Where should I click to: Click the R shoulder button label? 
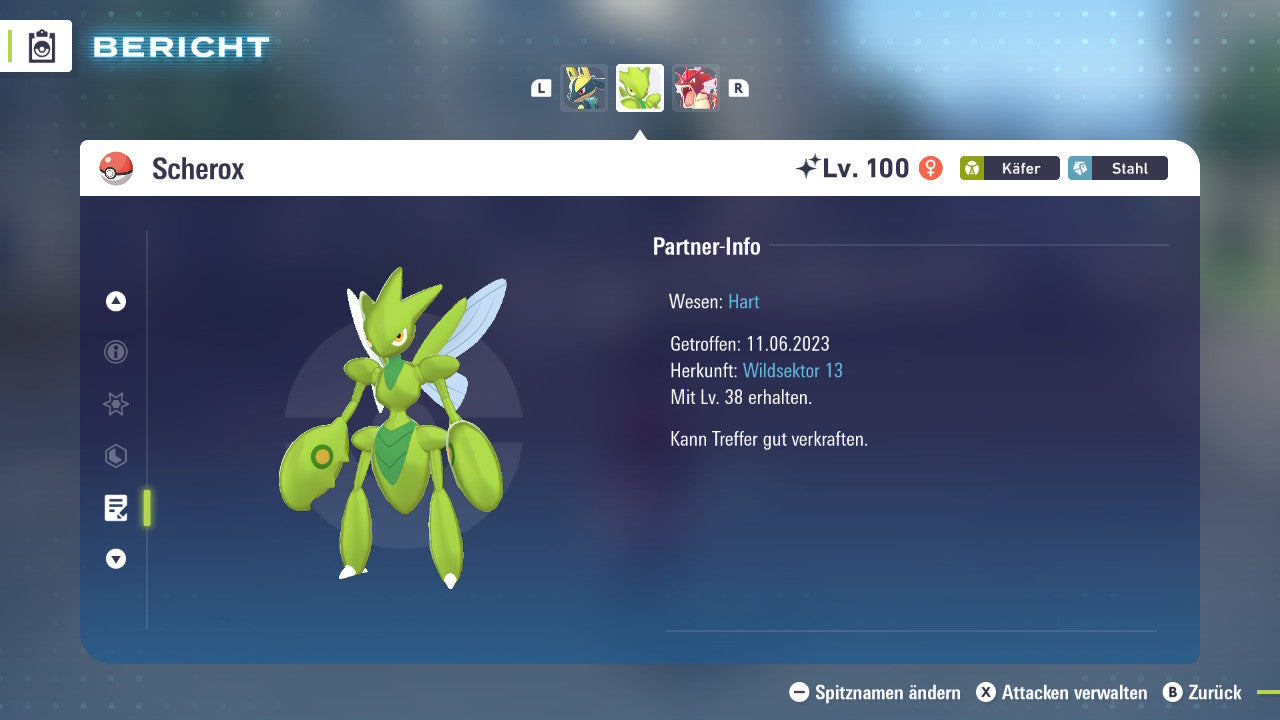[x=738, y=87]
